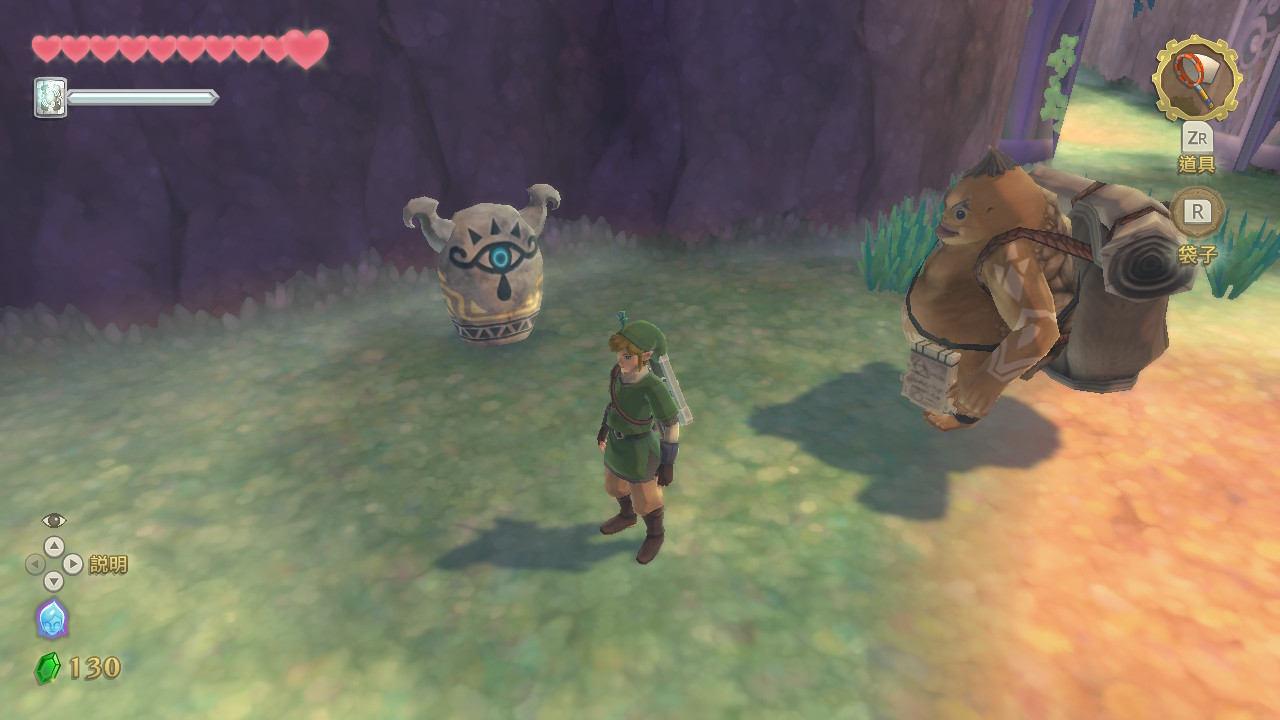This screenshot has width=1280, height=720.
Task: Click the 道具 label below the item frame
Action: coord(1196,165)
